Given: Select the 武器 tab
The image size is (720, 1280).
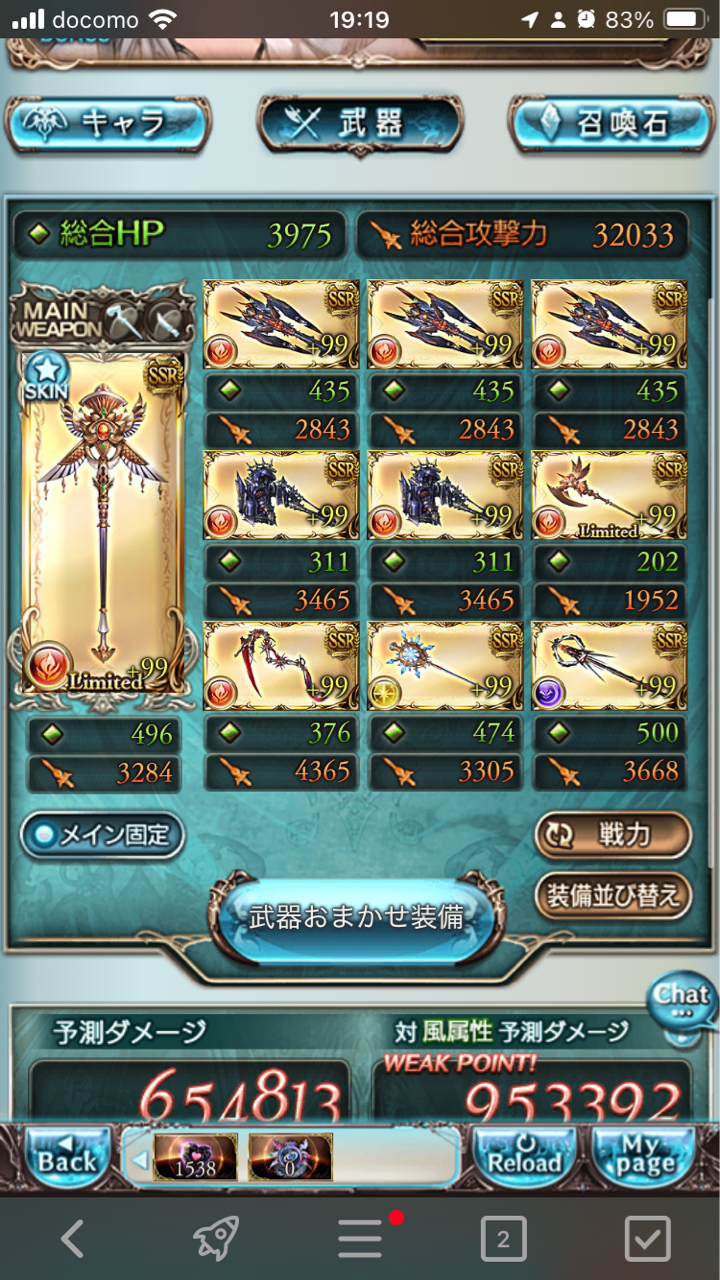Looking at the screenshot, I should pyautogui.click(x=360, y=123).
